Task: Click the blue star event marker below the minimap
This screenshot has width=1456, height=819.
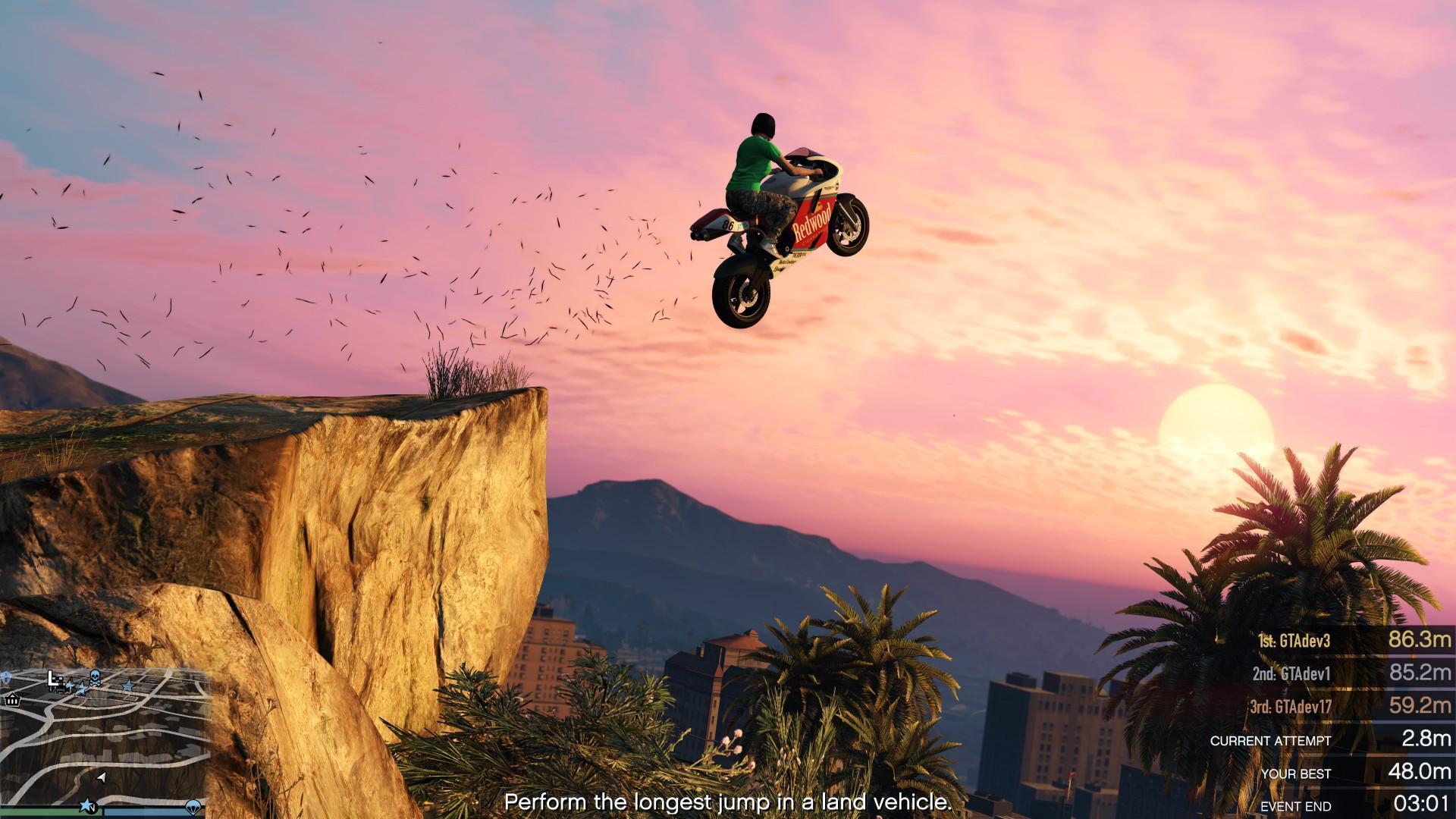Action: coord(87,805)
